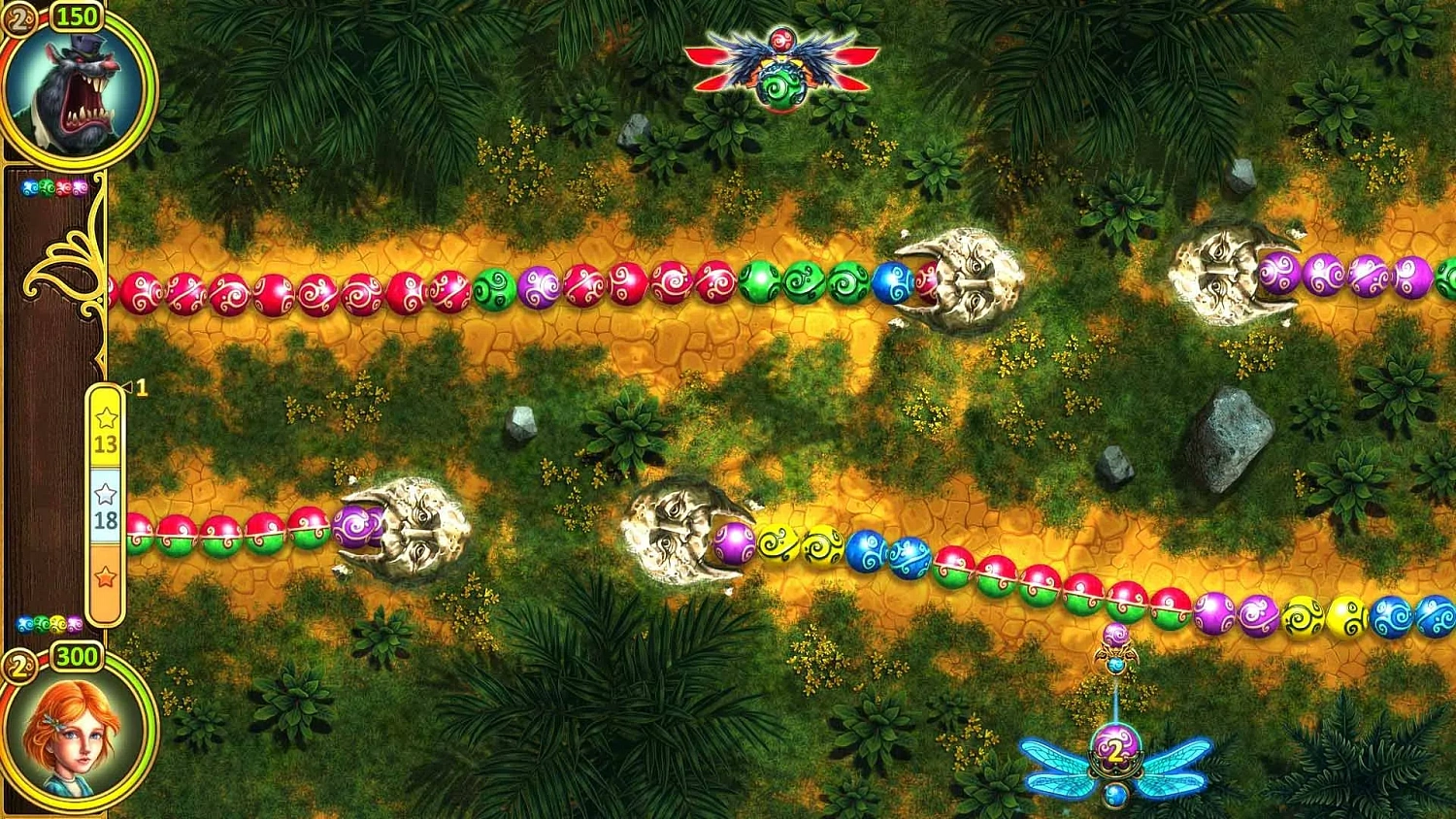Click the pink orb in player's marble set
This screenshot has height=819, width=1456.
pyautogui.click(x=75, y=623)
